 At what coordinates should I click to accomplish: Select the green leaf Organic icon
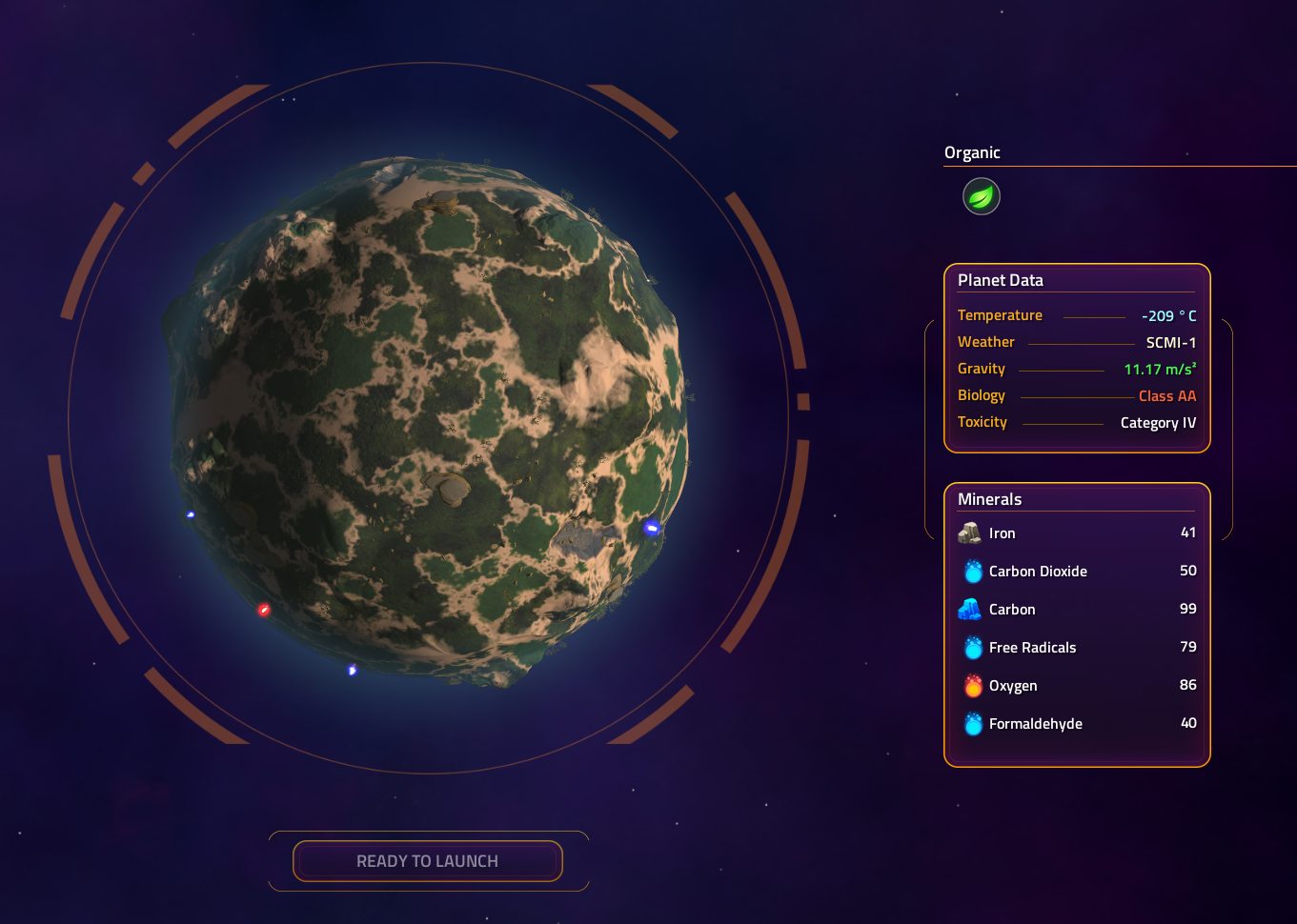pos(981,197)
